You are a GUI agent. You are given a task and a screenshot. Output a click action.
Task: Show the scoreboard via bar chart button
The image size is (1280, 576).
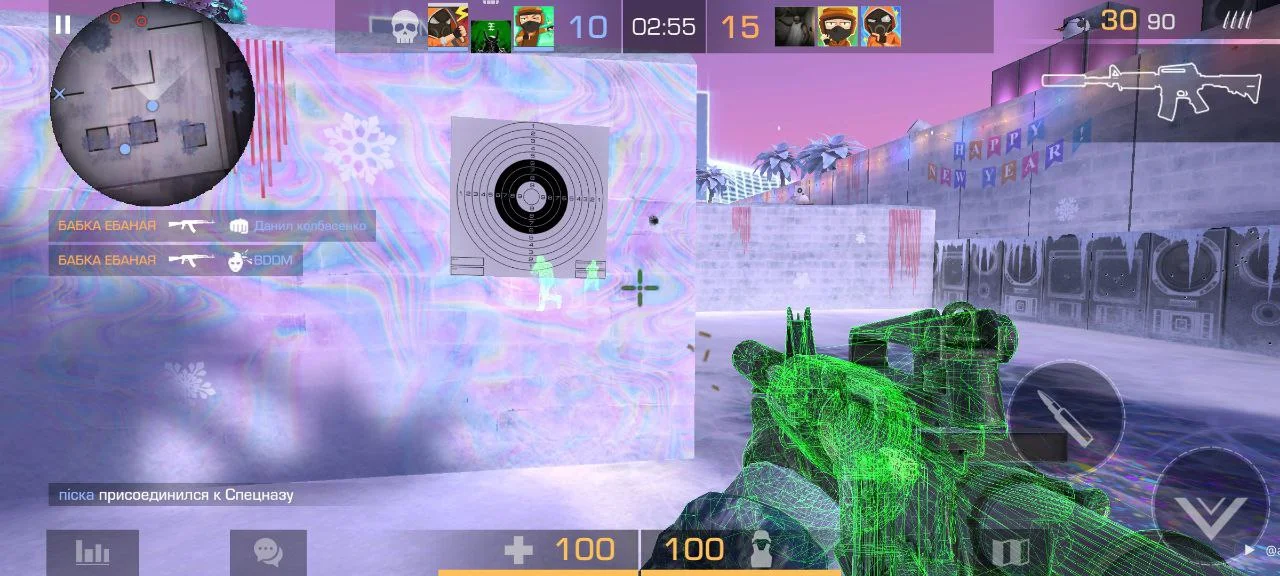tap(92, 552)
